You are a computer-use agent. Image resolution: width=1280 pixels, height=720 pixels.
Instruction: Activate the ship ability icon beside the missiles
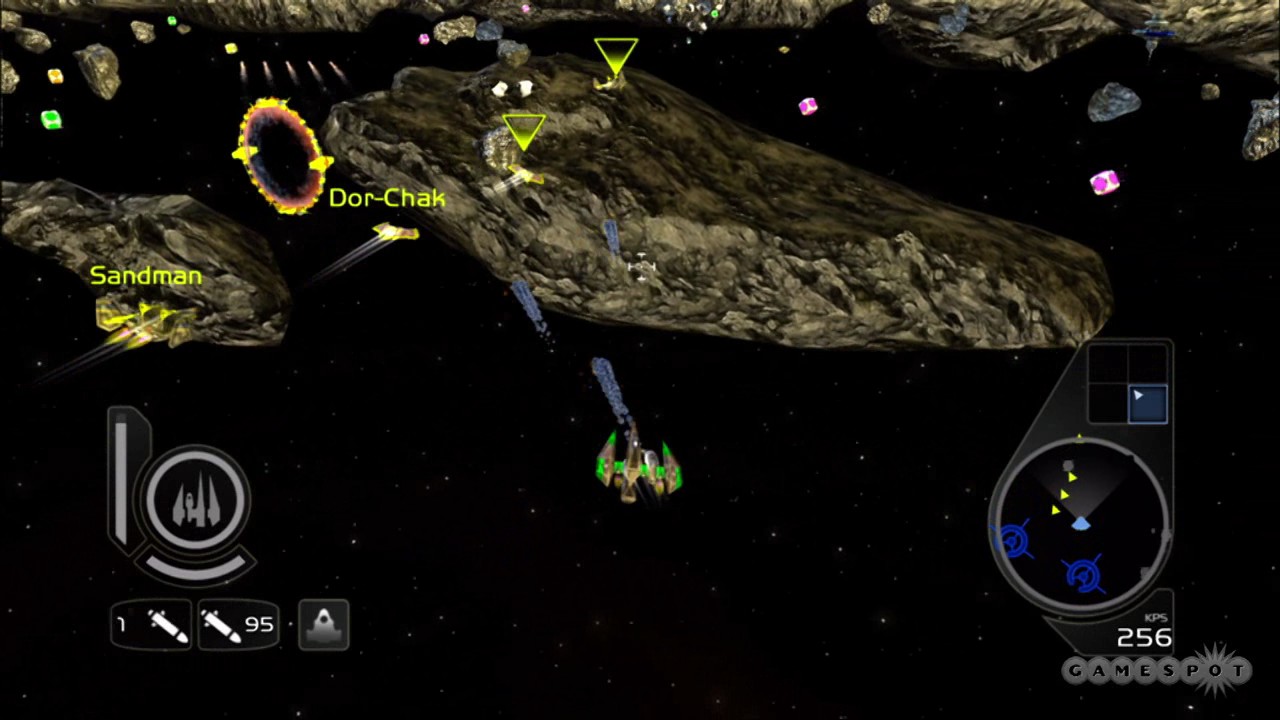pyautogui.click(x=323, y=625)
